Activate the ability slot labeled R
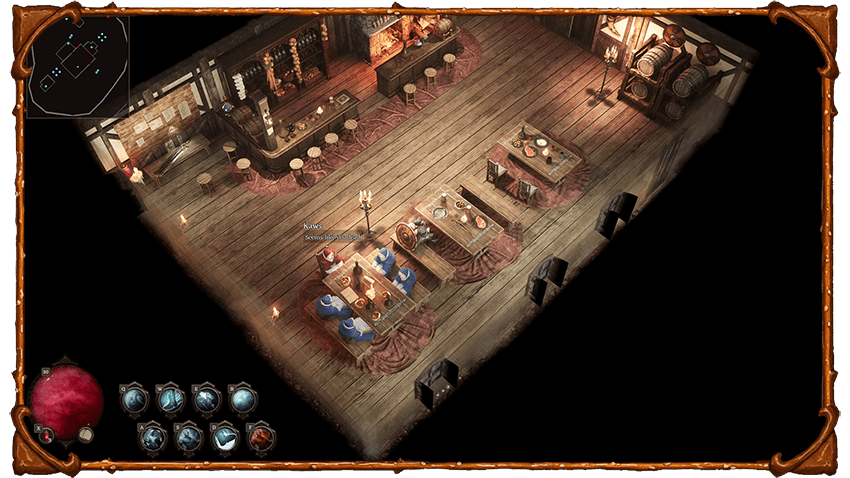 click(243, 400)
